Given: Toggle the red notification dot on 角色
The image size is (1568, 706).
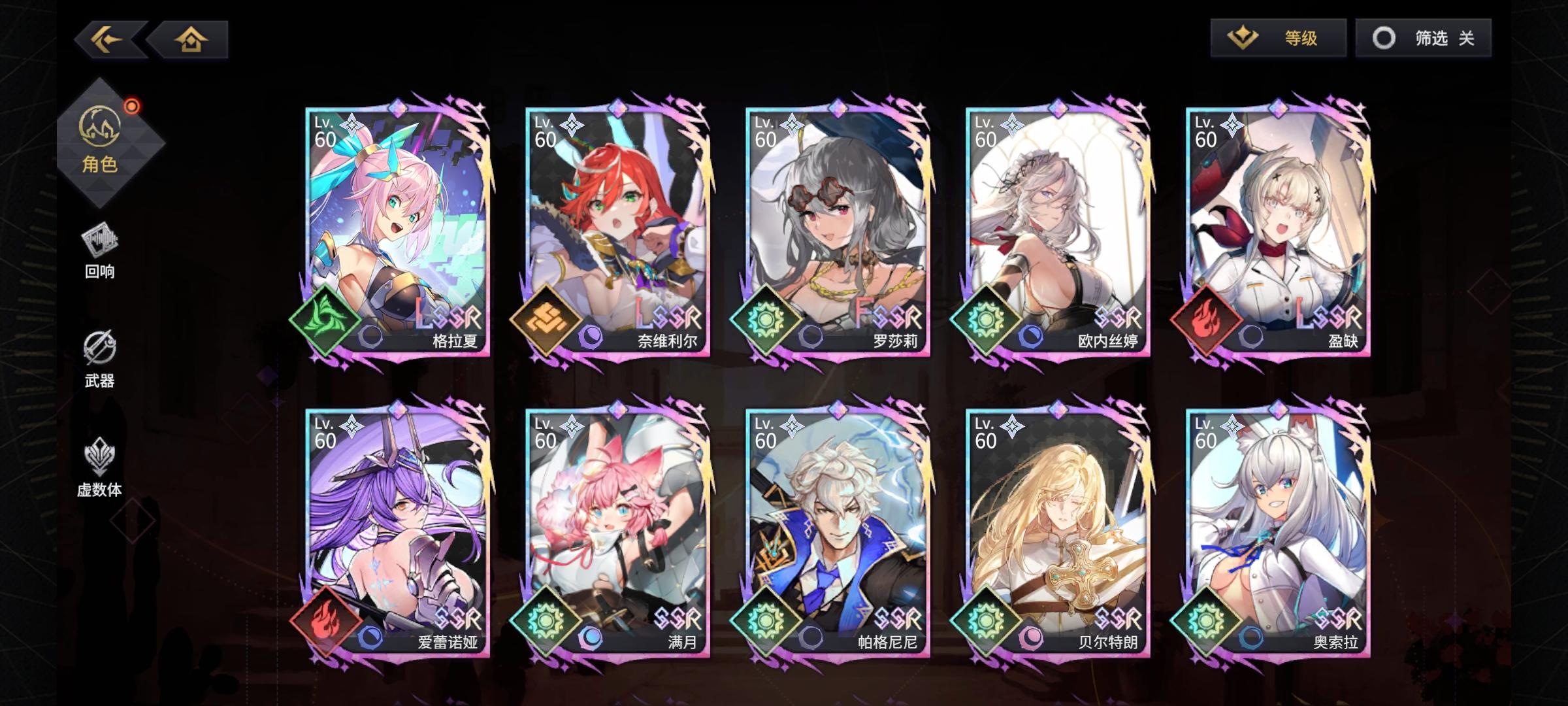Looking at the screenshot, I should tap(132, 106).
